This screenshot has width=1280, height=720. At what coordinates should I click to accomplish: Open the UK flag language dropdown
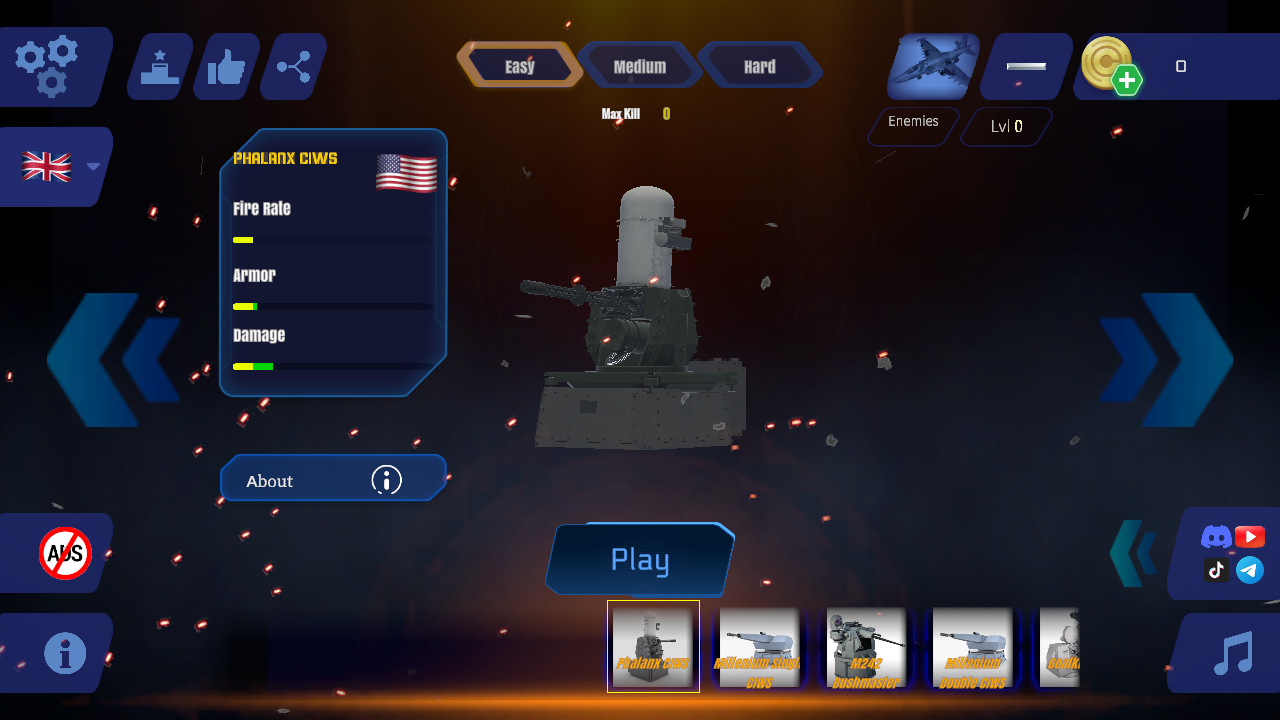(x=58, y=167)
